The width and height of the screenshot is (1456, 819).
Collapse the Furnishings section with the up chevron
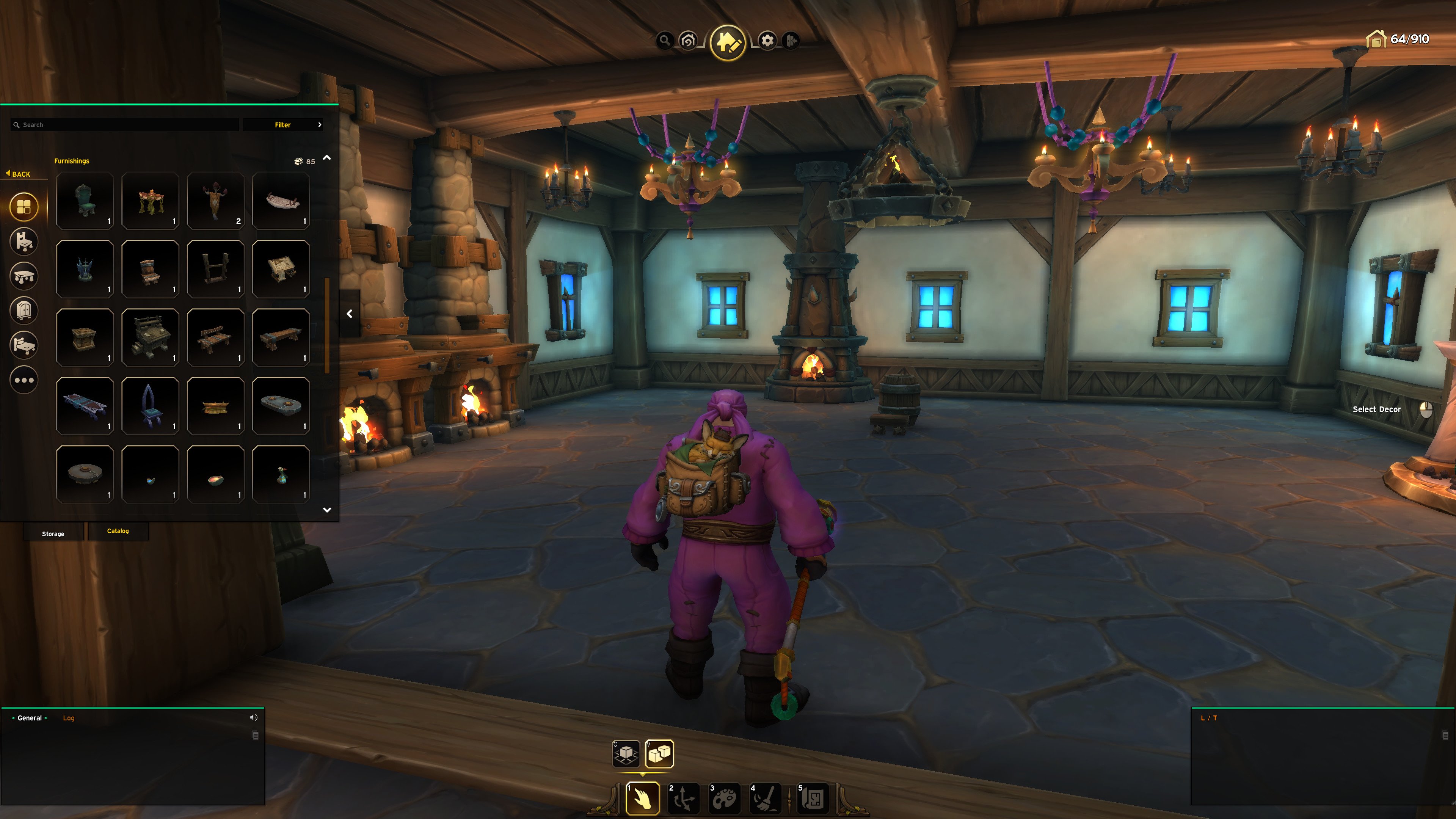coord(327,158)
